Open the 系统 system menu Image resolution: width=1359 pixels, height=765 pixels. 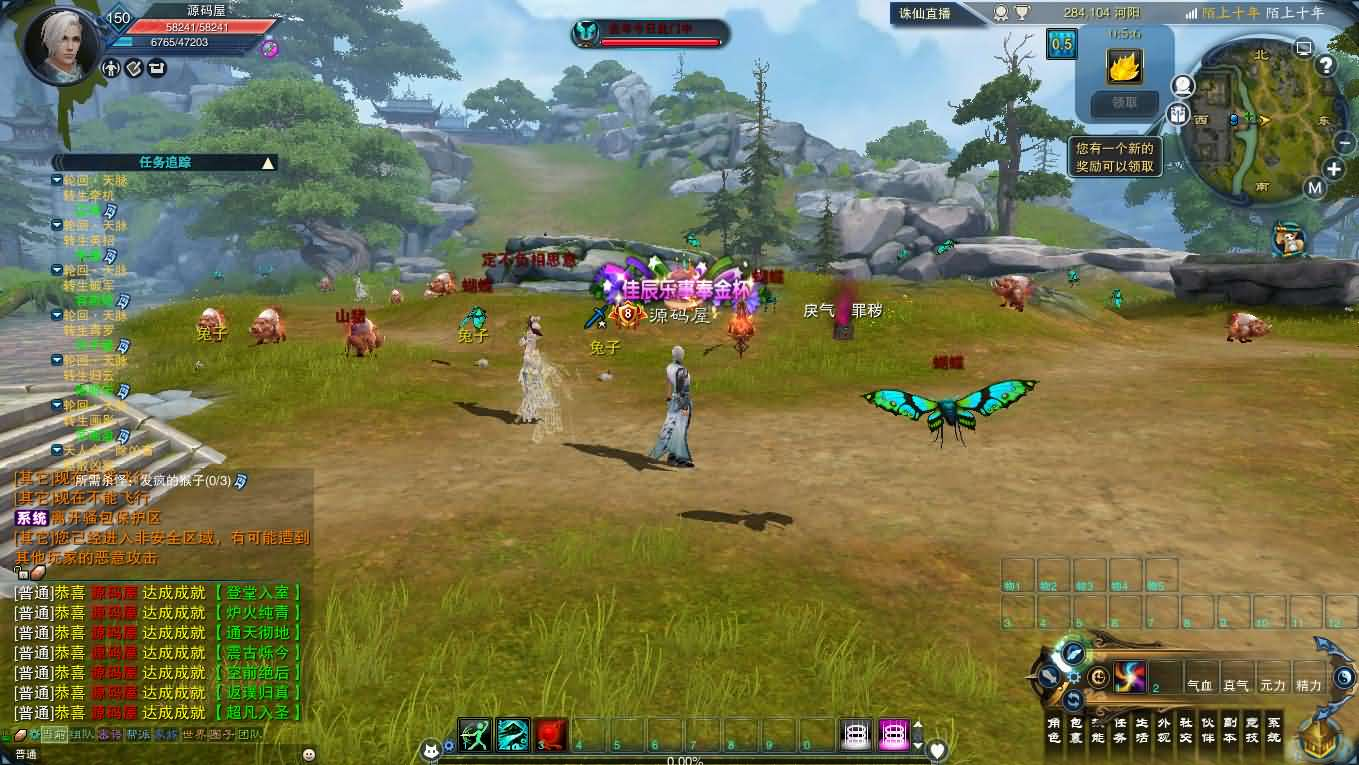click(1273, 730)
